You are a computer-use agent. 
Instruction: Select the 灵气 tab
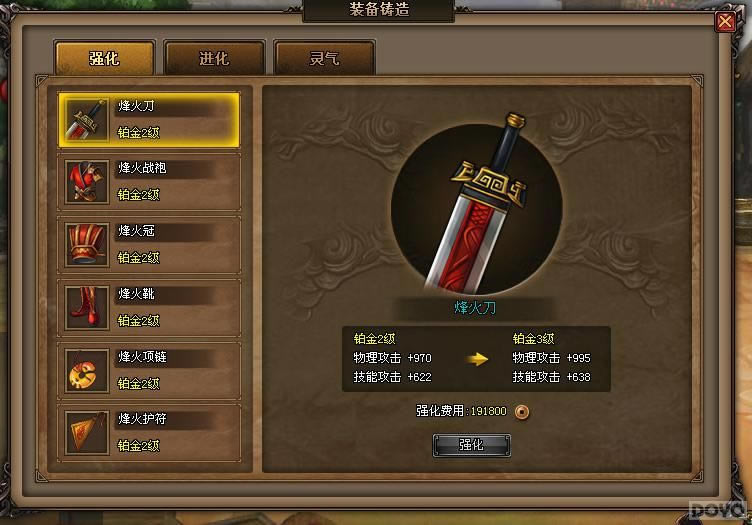point(324,58)
